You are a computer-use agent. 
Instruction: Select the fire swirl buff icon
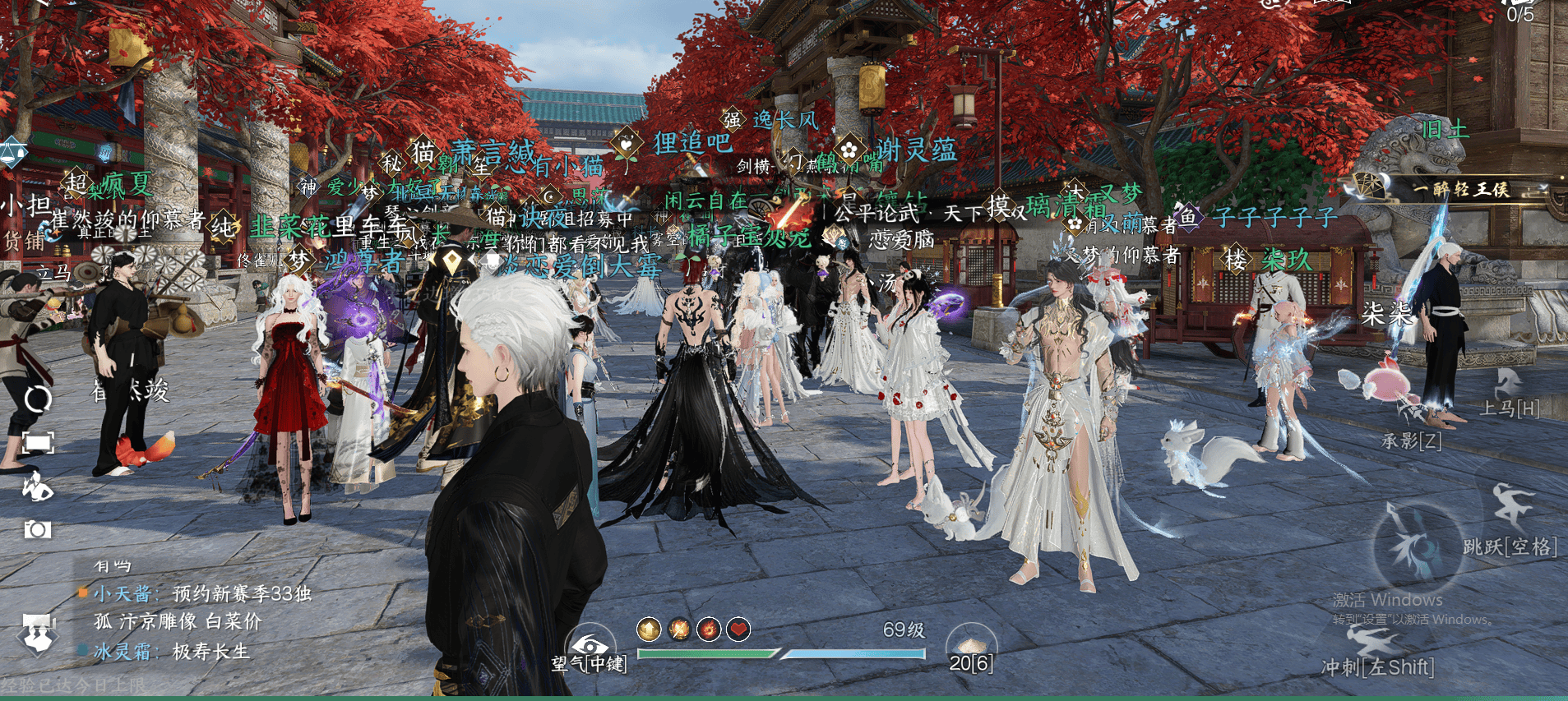[709, 630]
